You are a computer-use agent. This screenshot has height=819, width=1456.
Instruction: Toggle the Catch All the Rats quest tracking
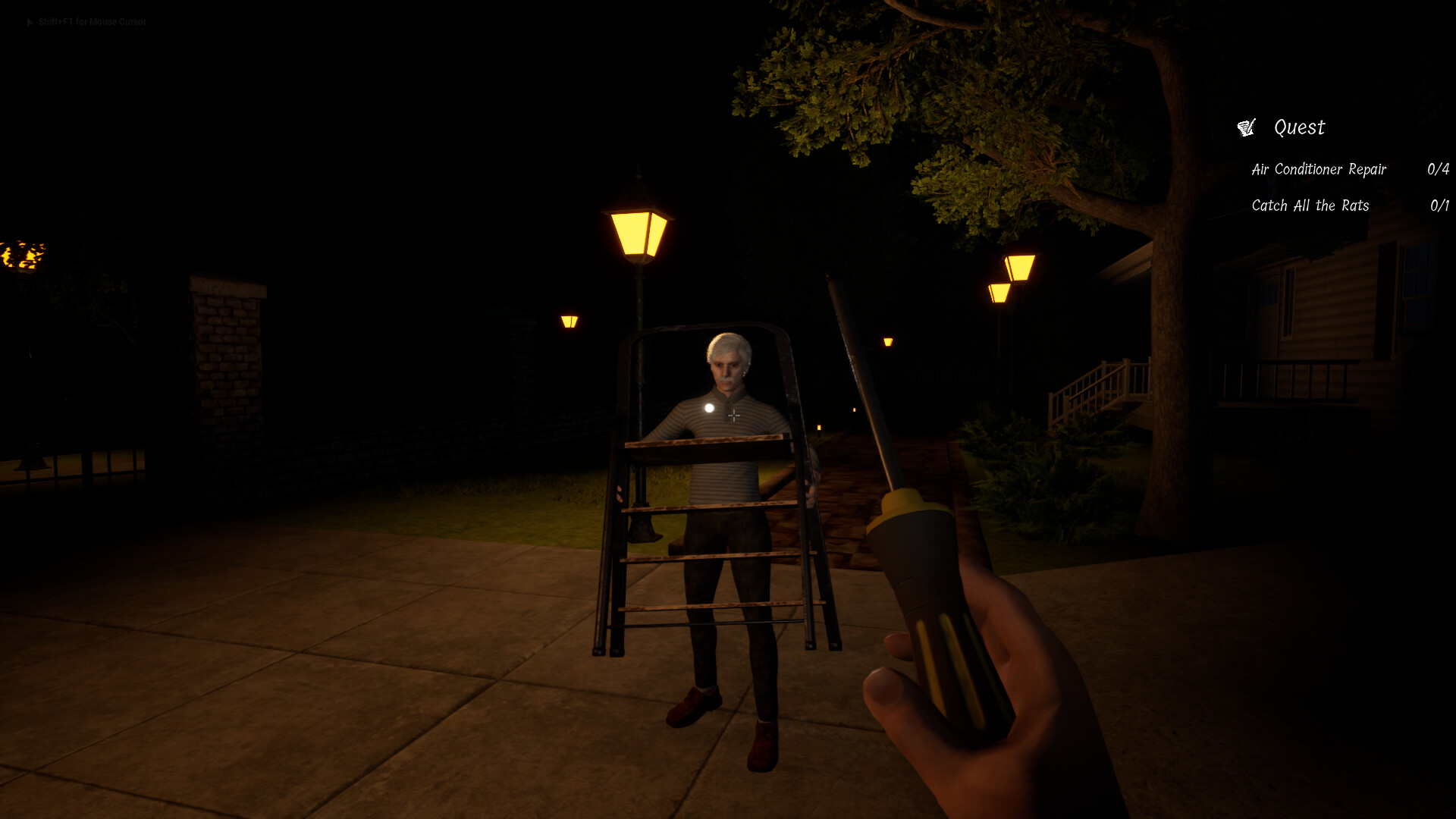tap(1310, 206)
